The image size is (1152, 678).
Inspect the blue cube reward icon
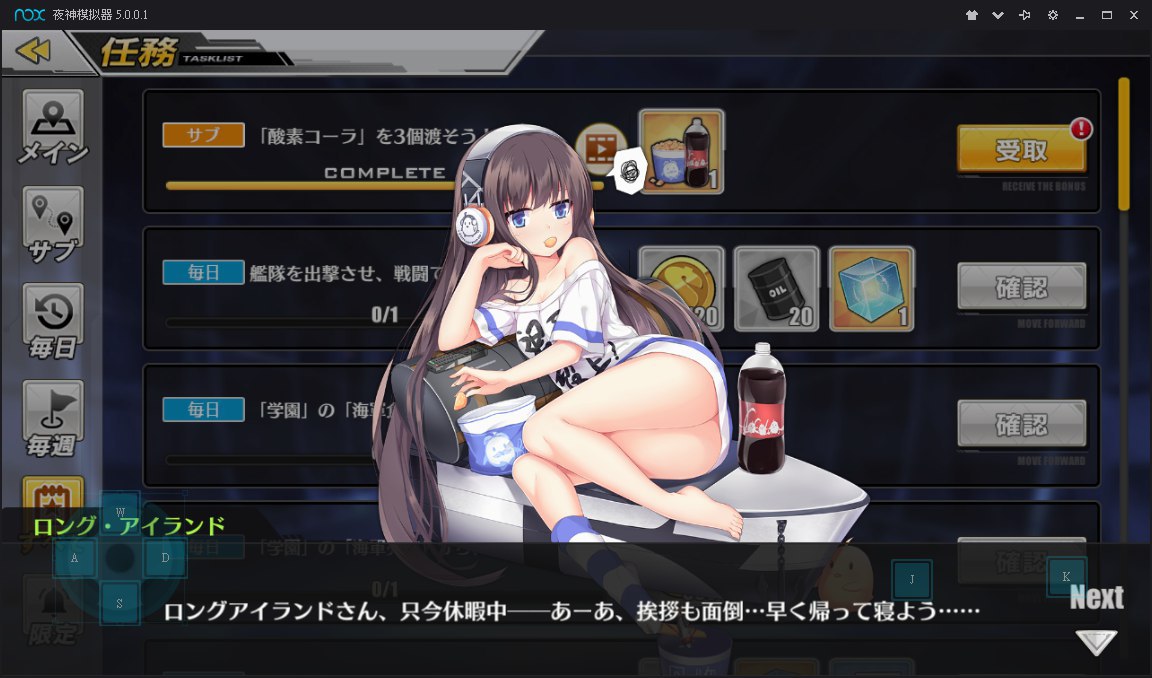tap(871, 288)
